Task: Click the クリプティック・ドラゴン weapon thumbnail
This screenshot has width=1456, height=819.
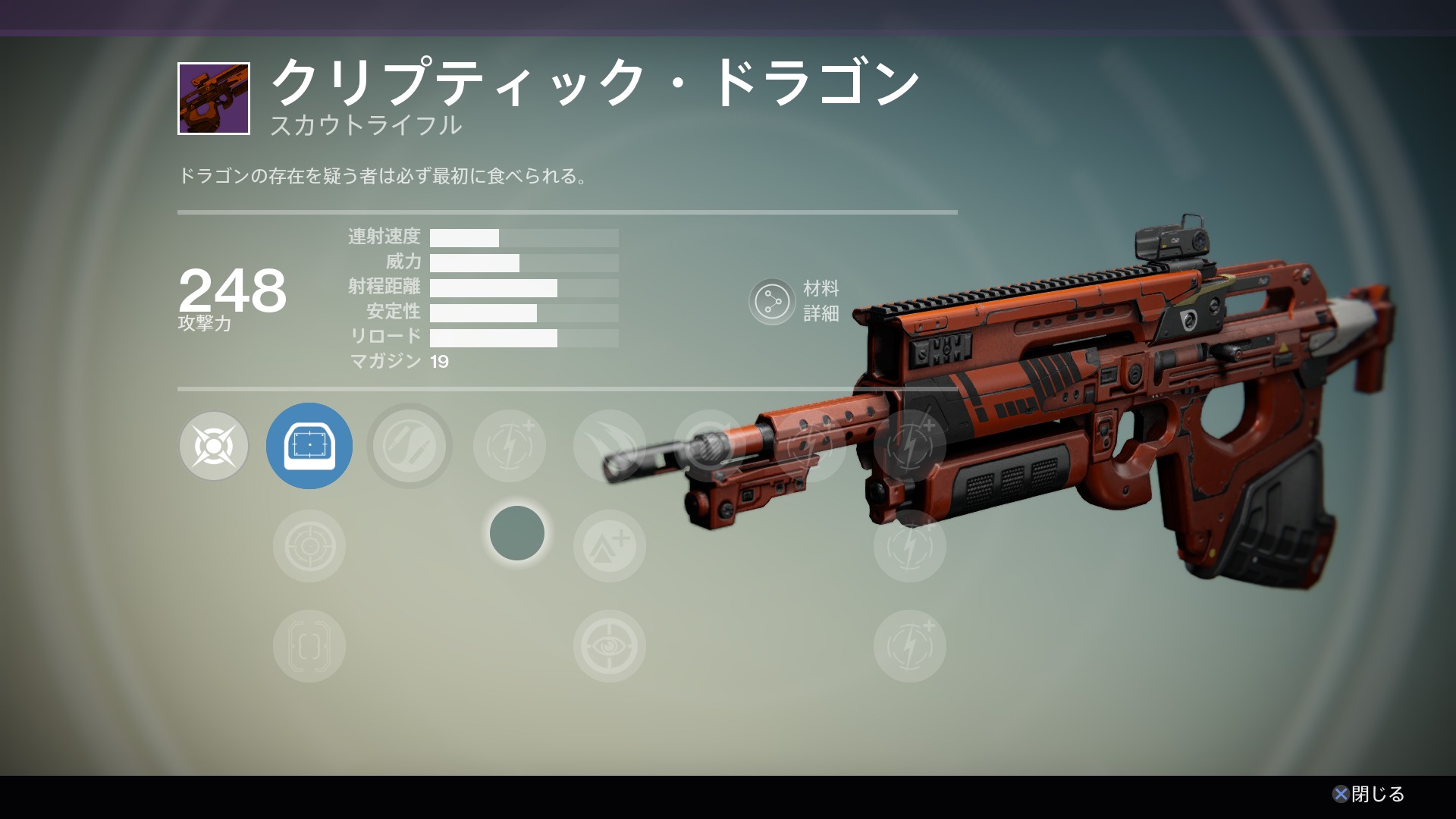Action: [x=214, y=99]
